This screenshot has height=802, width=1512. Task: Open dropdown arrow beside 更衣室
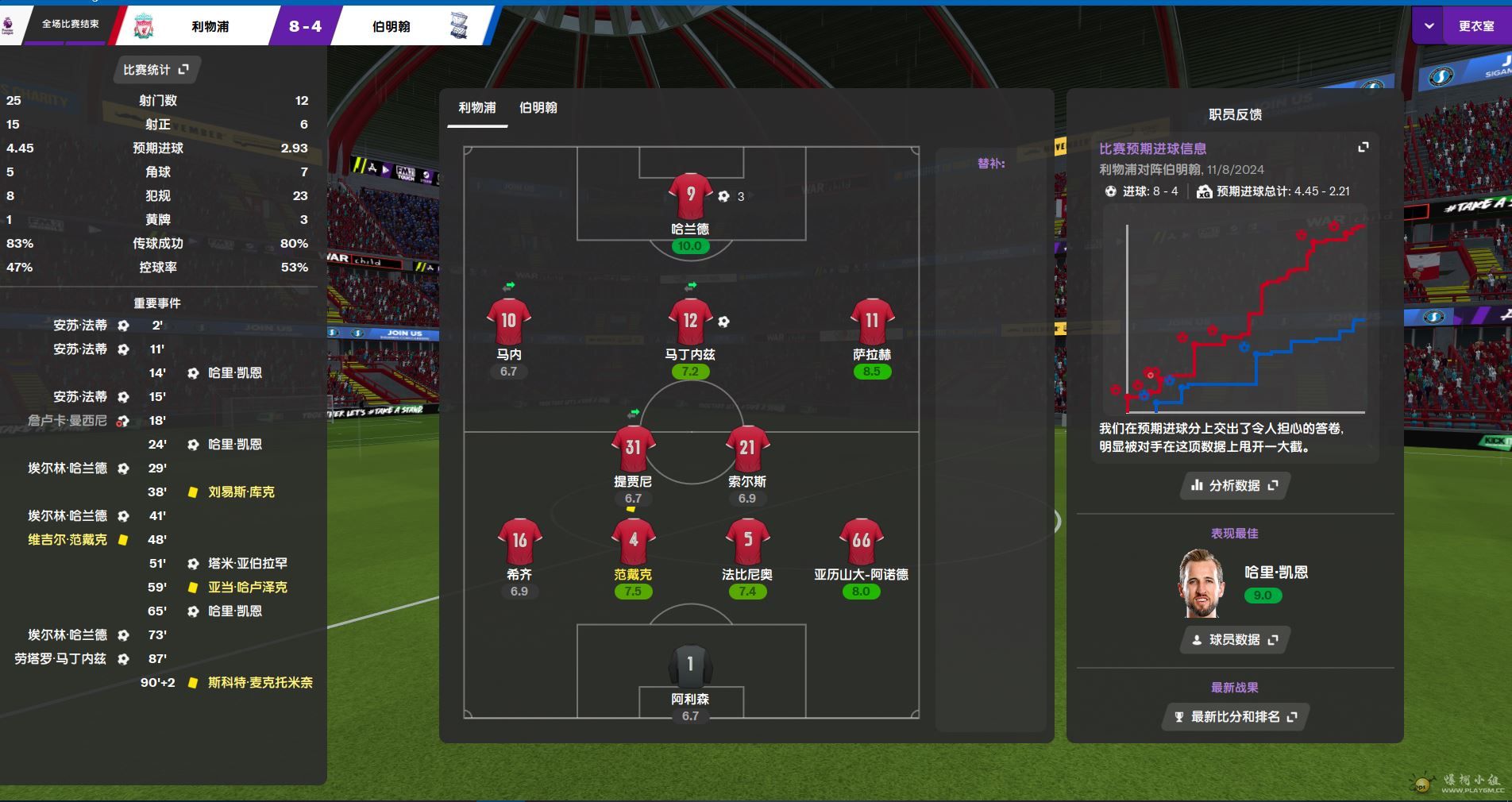pyautogui.click(x=1429, y=26)
